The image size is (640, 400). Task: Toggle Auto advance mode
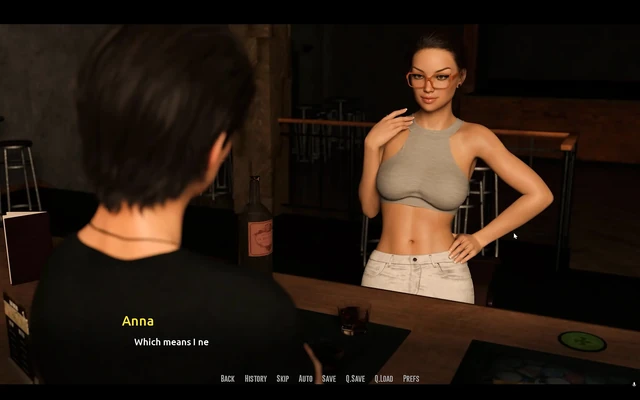pos(306,379)
